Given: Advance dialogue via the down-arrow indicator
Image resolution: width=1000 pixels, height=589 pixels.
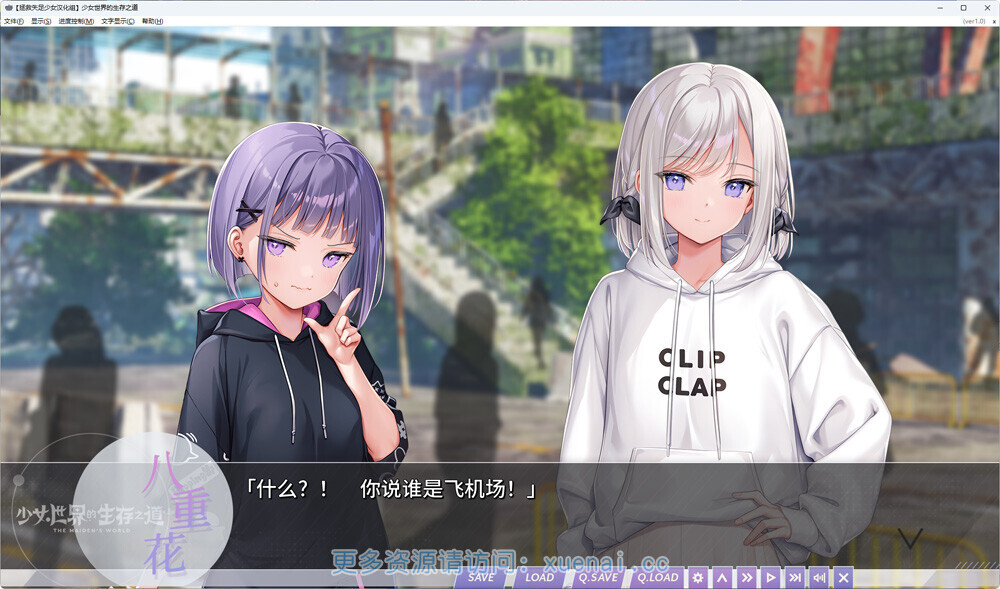Looking at the screenshot, I should (909, 539).
